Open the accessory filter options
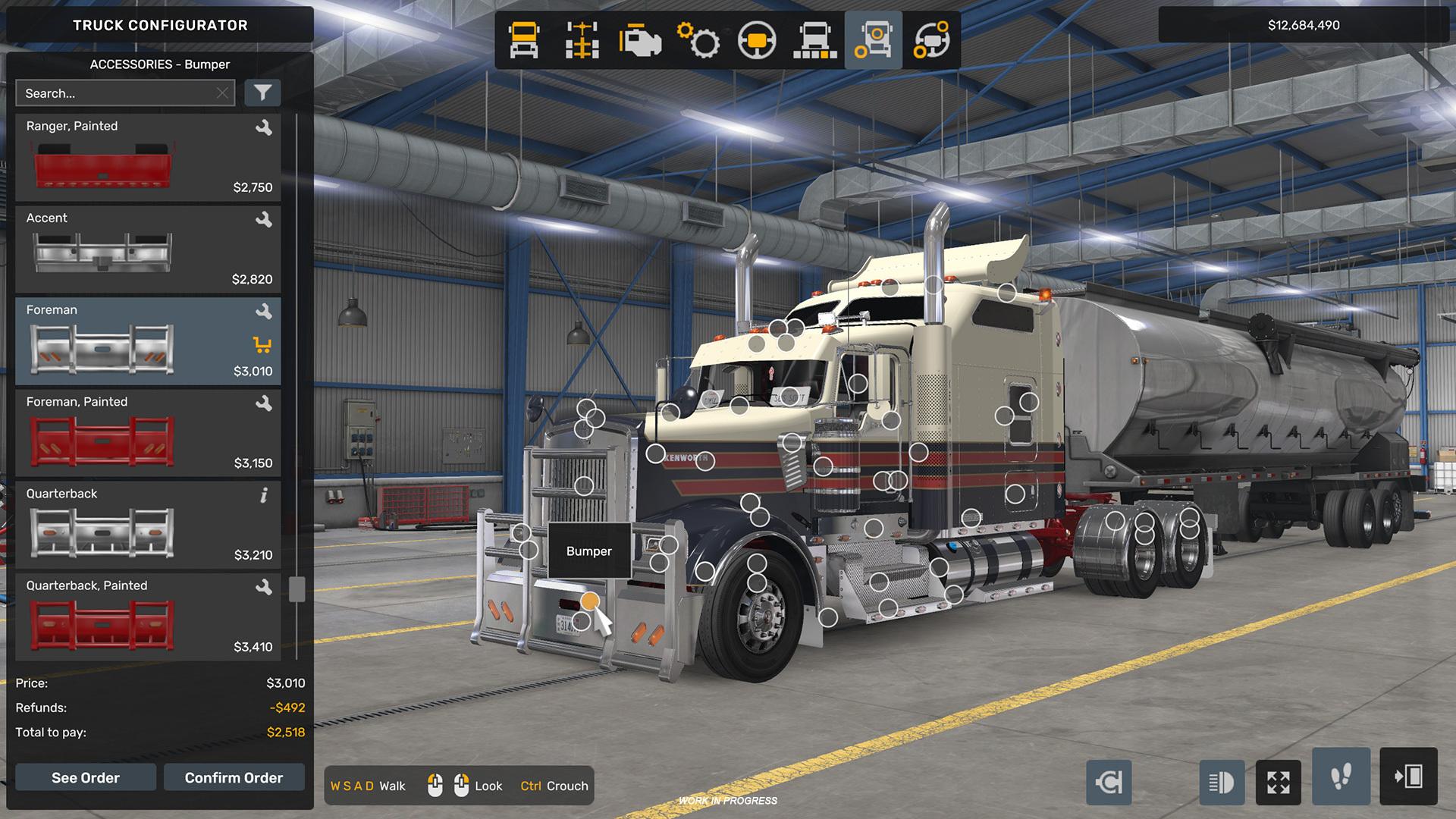 262,93
